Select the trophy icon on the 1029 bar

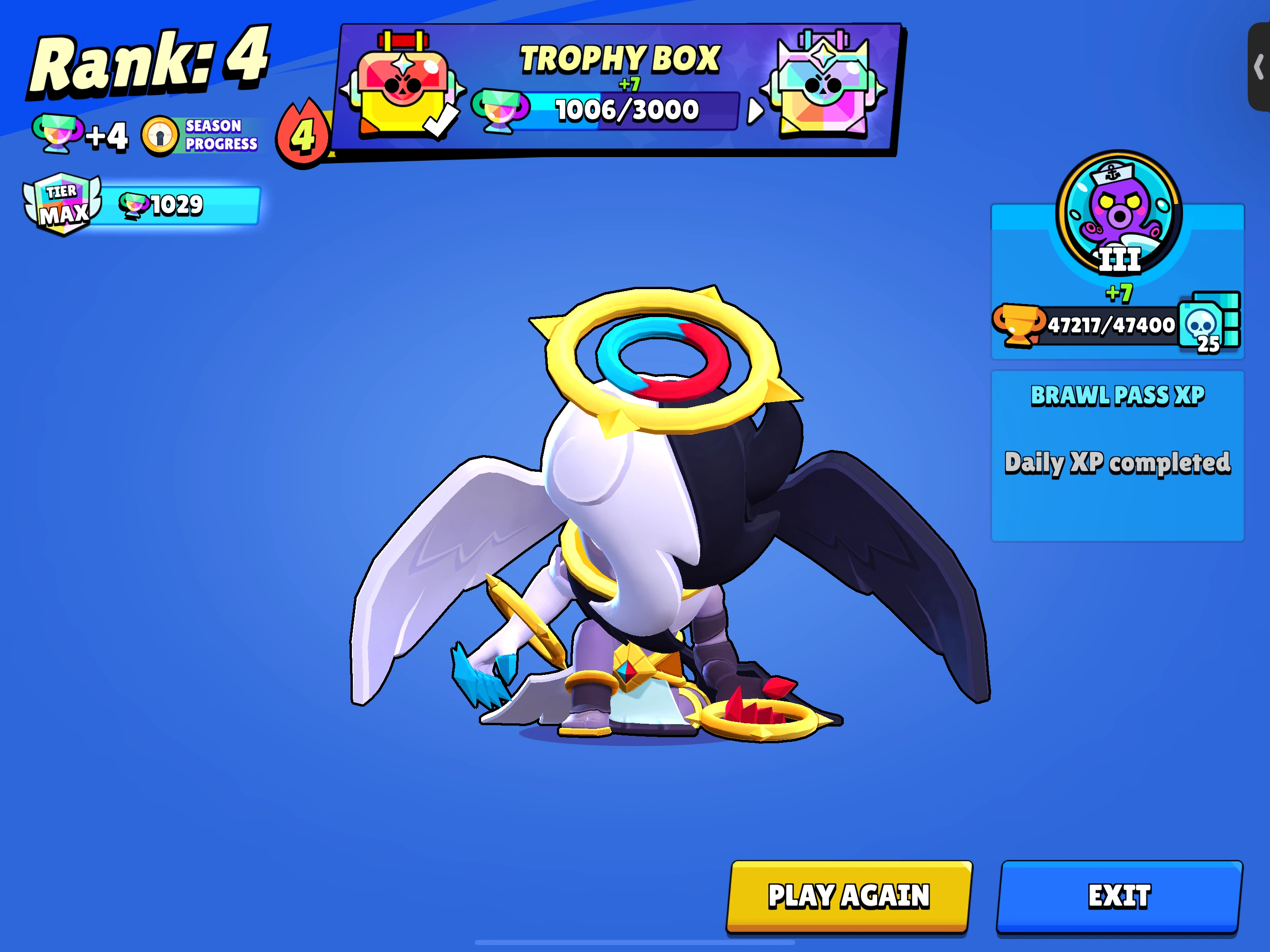(133, 205)
